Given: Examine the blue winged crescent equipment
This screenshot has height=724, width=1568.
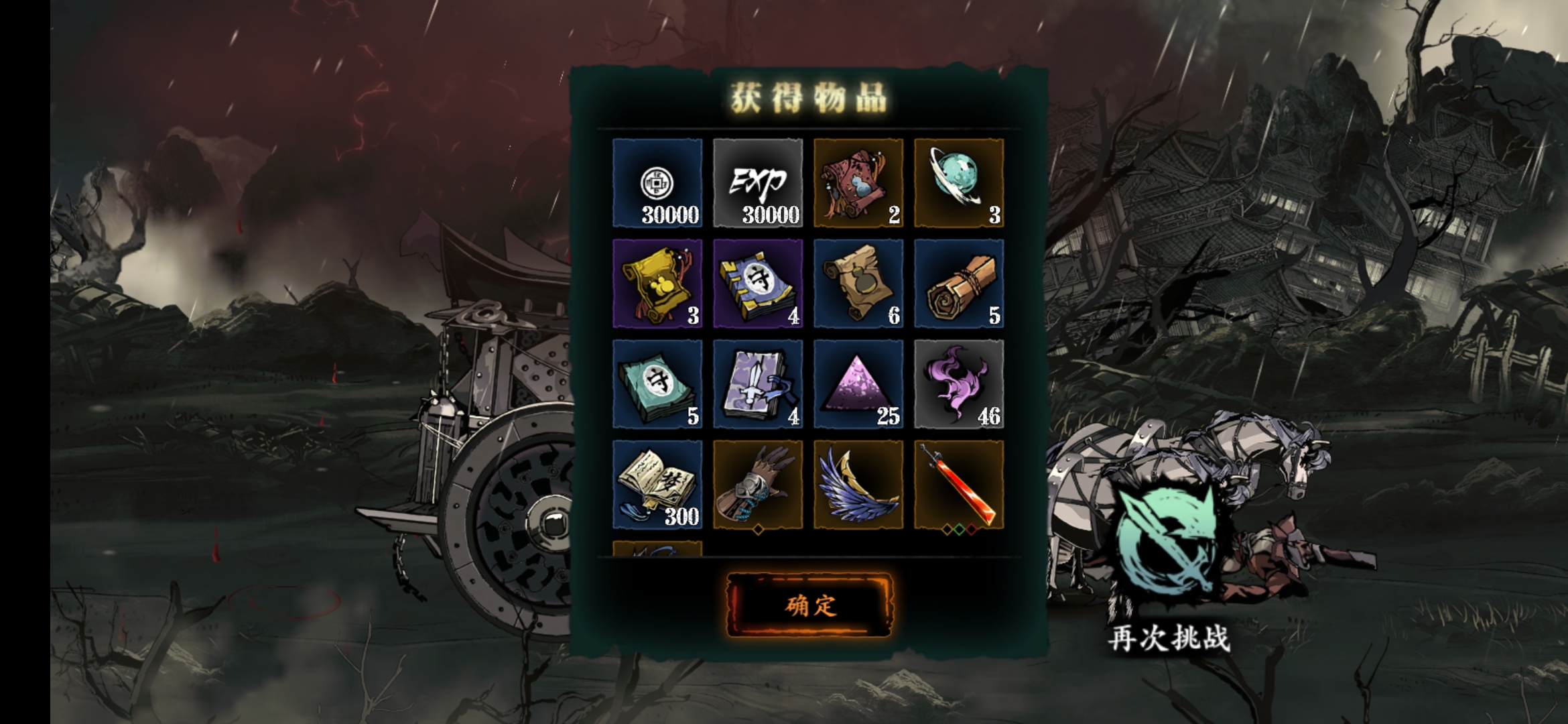Looking at the screenshot, I should click(x=858, y=485).
